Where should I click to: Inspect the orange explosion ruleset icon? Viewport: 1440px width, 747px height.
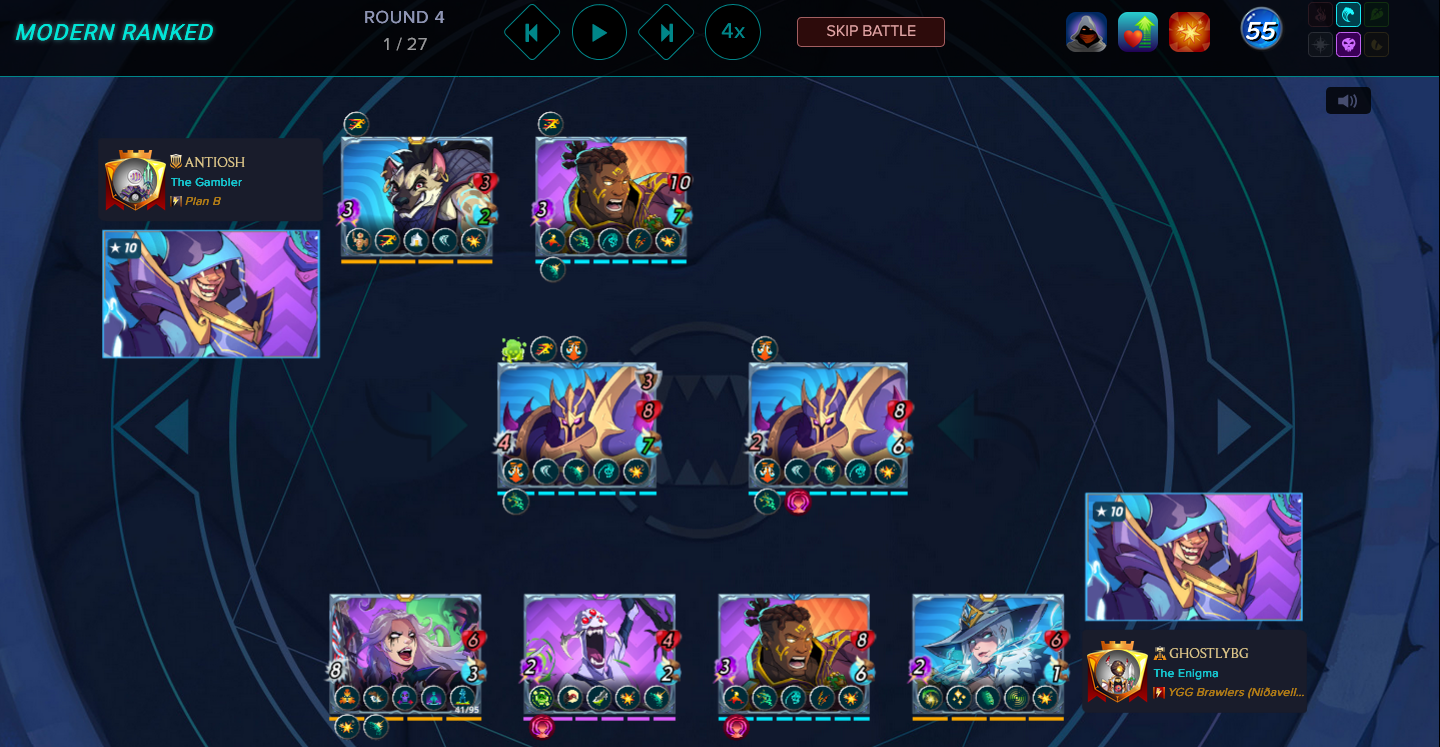click(1190, 32)
